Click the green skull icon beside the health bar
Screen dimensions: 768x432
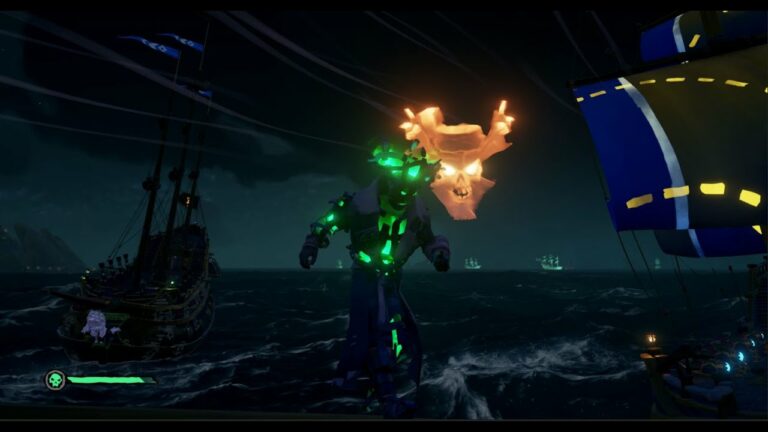click(54, 380)
